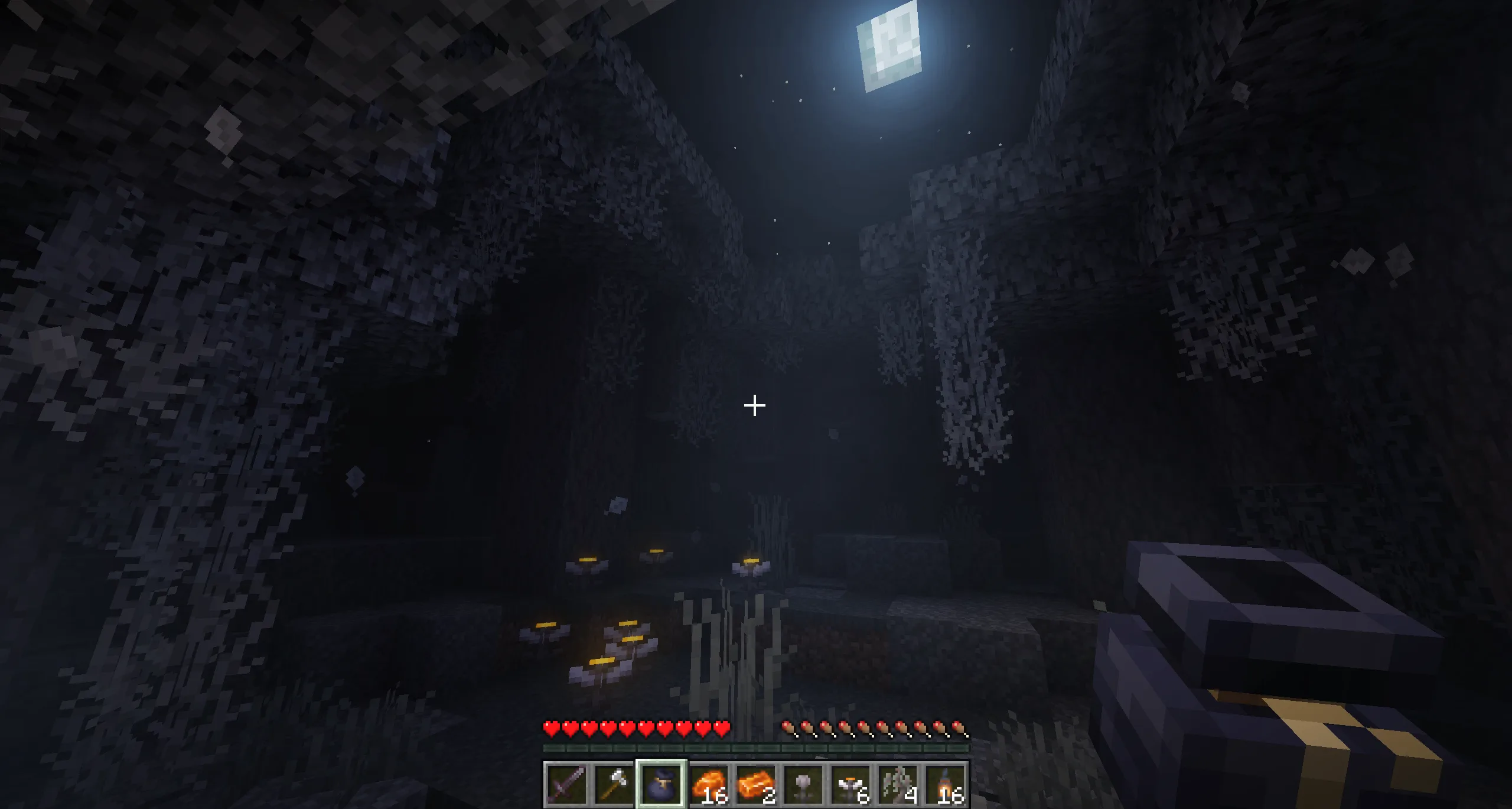Image resolution: width=1512 pixels, height=809 pixels.
Task: Switch to the stack of 16 torches
Action: point(946,784)
